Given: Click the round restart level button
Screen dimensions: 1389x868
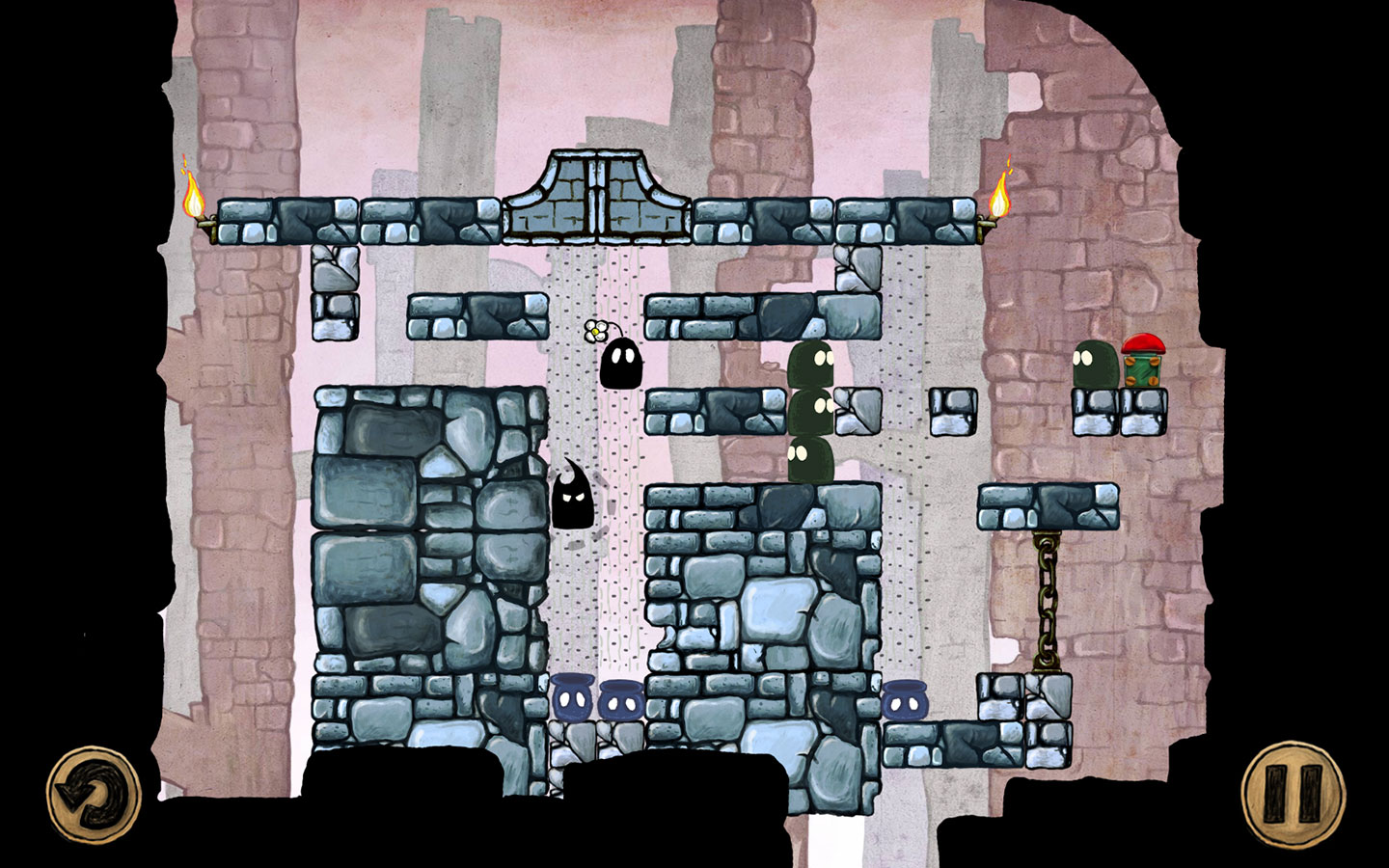Looking at the screenshot, I should pos(94,796).
